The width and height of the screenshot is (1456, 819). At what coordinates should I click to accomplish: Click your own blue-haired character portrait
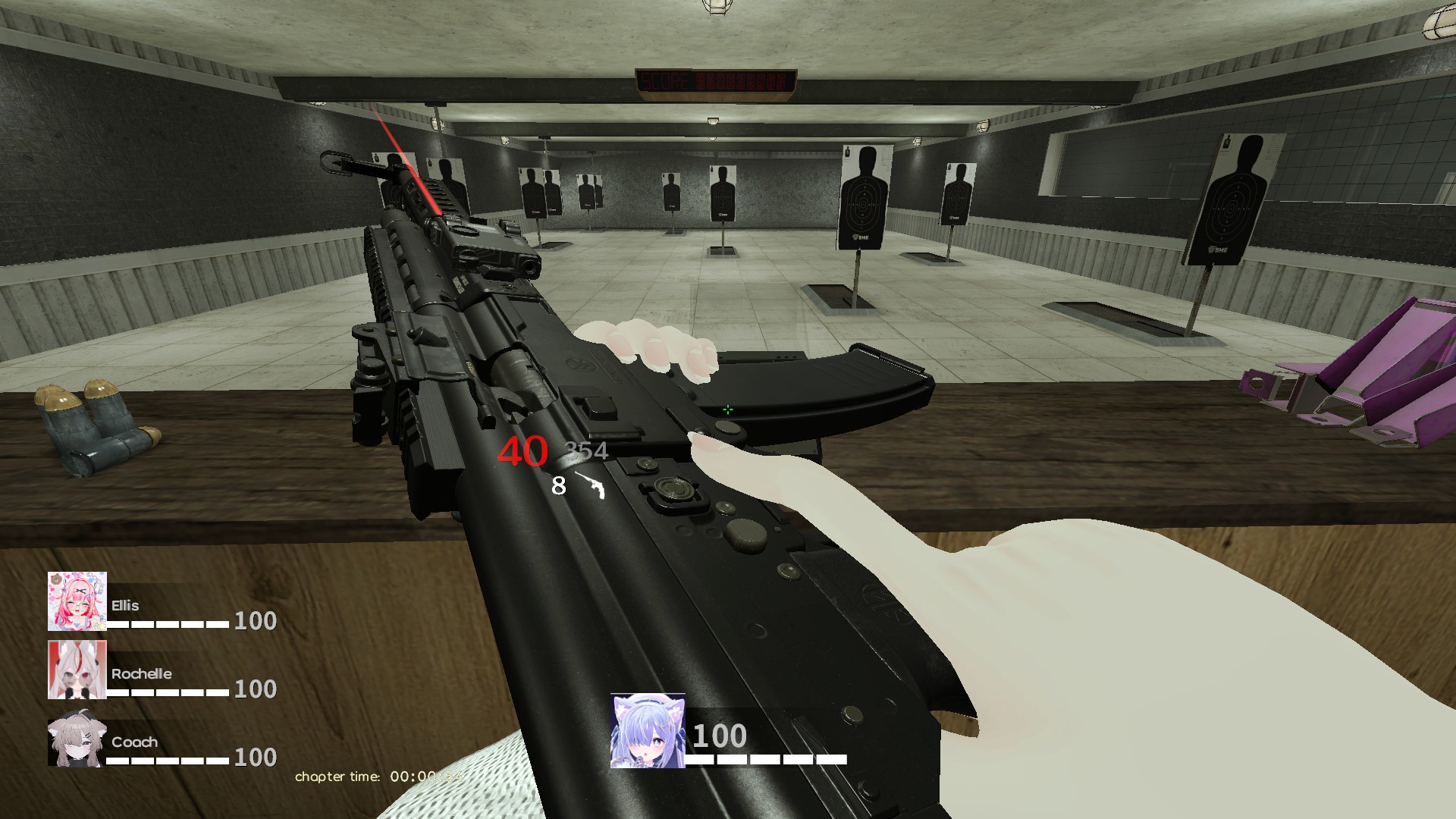point(648,730)
